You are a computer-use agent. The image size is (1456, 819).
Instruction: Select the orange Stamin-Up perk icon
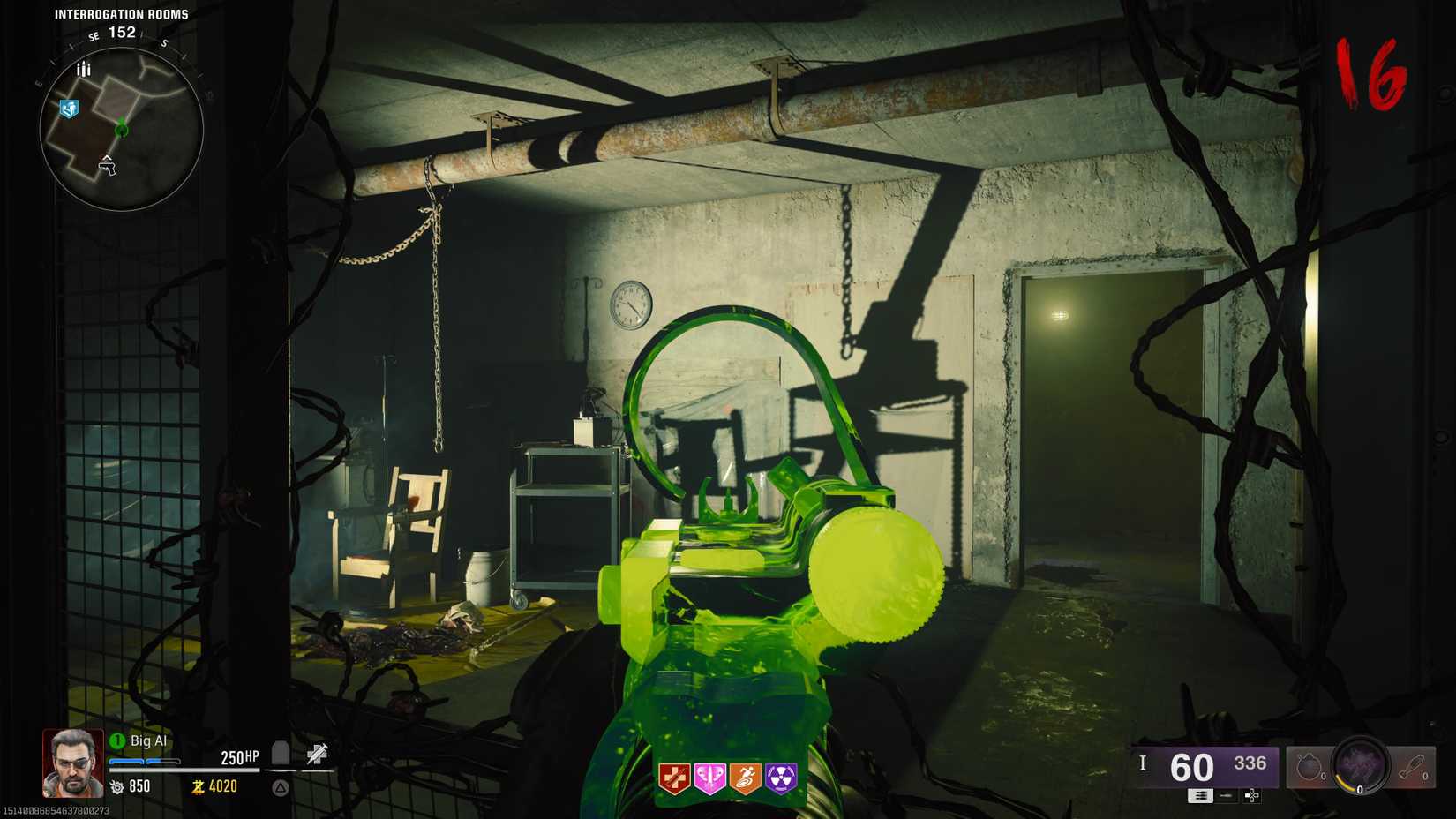click(x=745, y=779)
